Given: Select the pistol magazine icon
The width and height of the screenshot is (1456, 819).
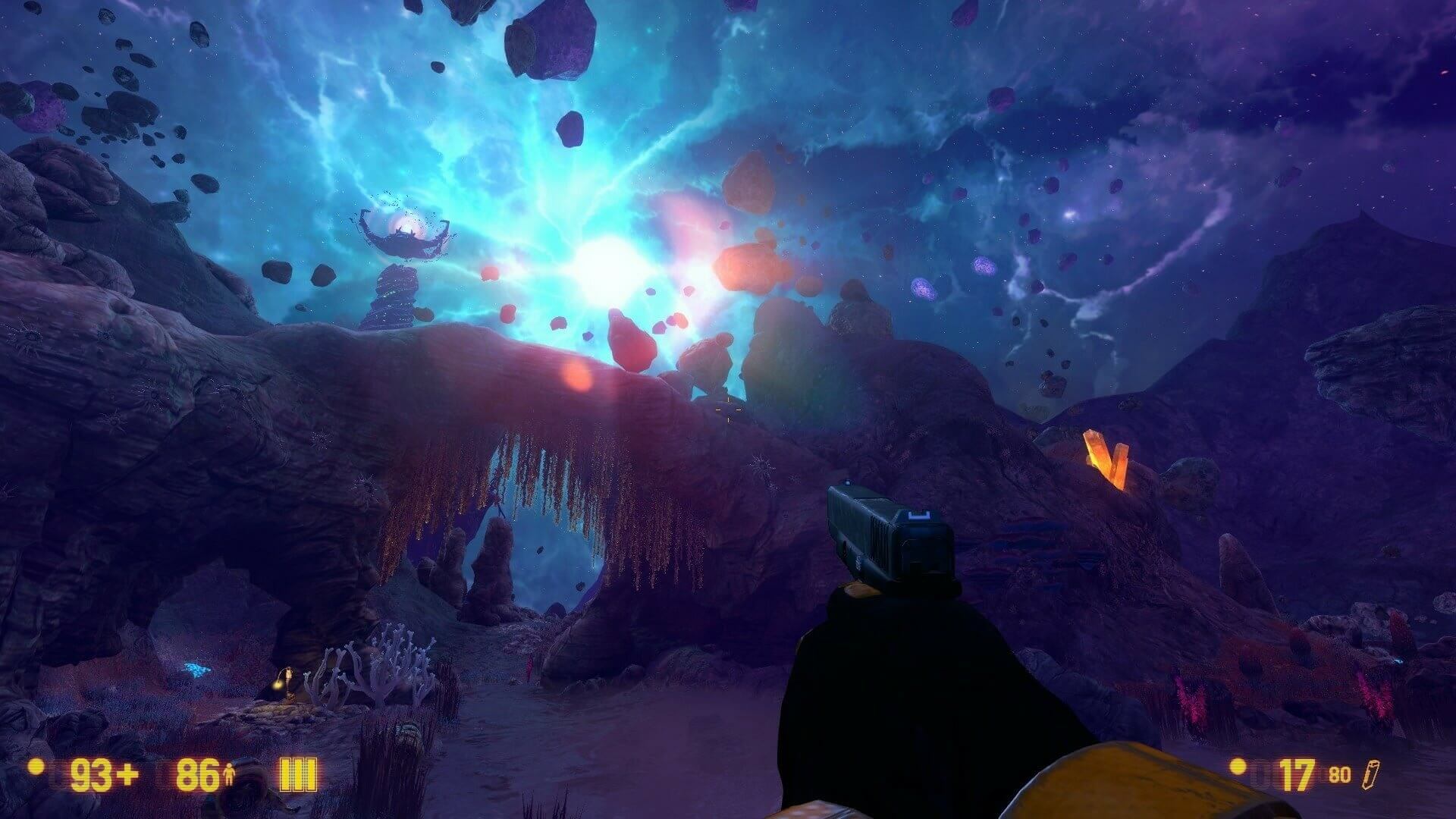Looking at the screenshot, I should pyautogui.click(x=1369, y=773).
